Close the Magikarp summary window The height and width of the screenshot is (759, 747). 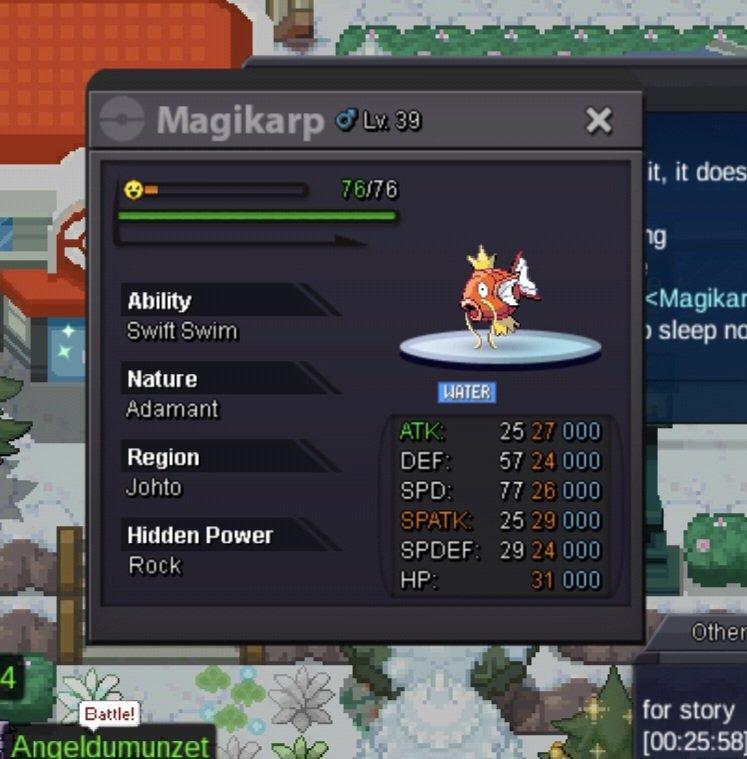[x=598, y=121]
